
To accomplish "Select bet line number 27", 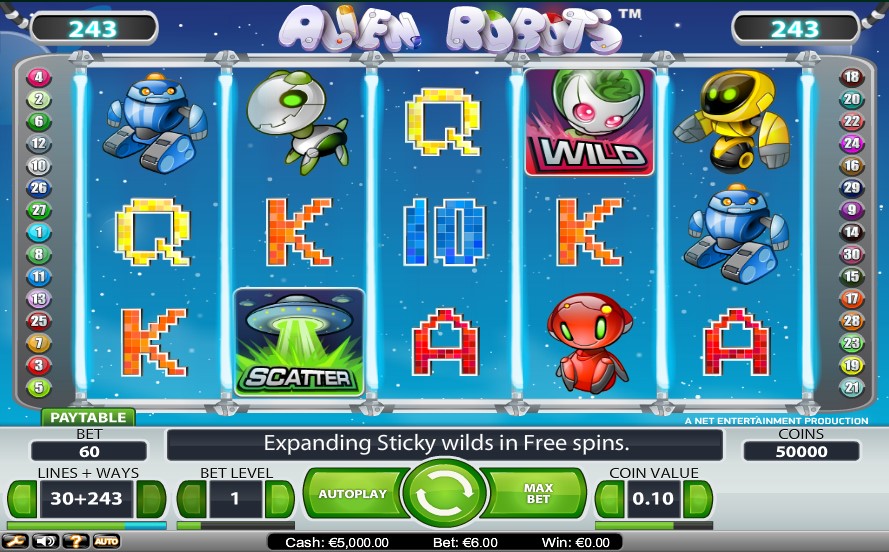I will [39, 210].
